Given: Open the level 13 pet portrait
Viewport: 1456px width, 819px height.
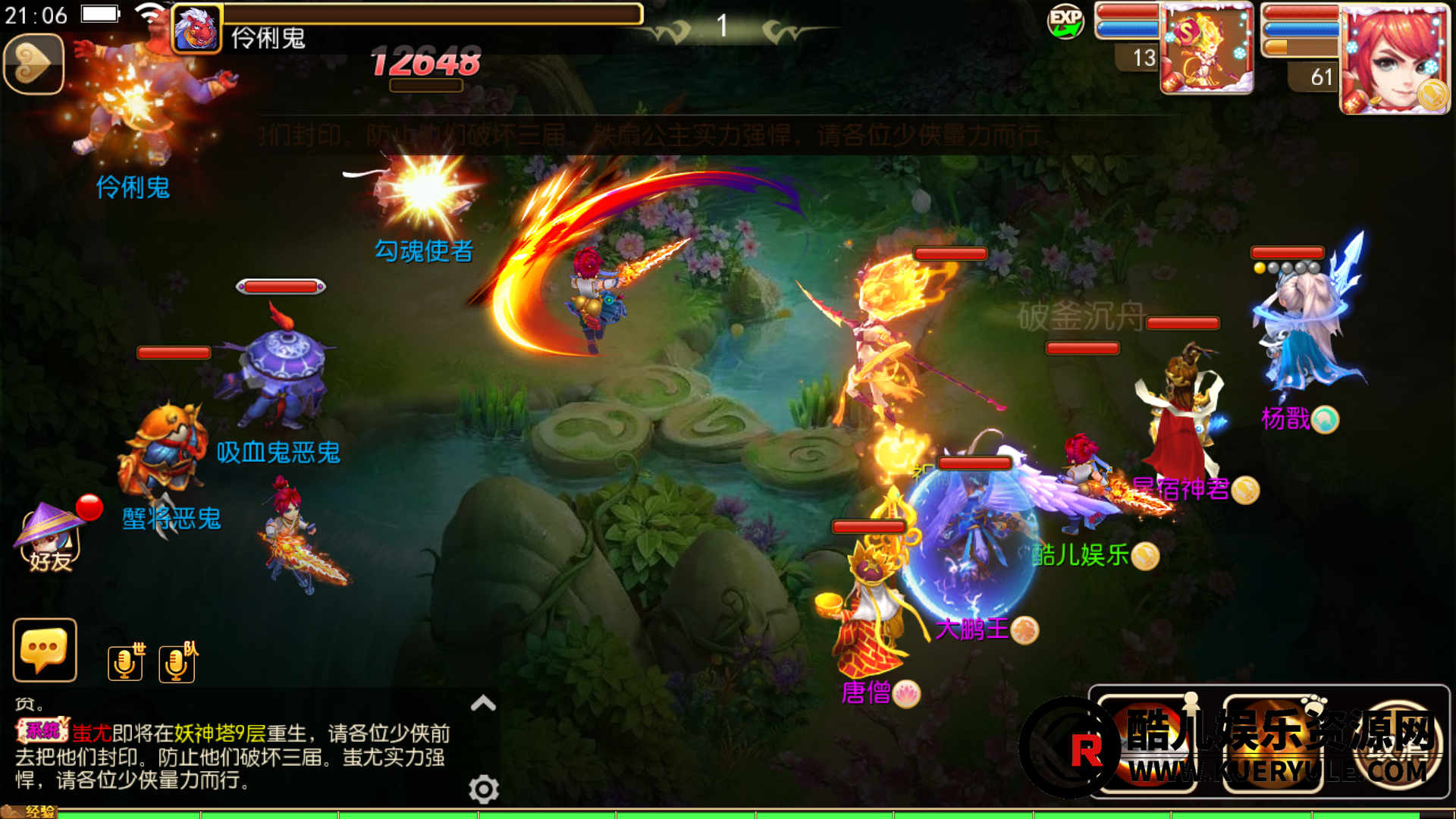Looking at the screenshot, I should 1206,49.
